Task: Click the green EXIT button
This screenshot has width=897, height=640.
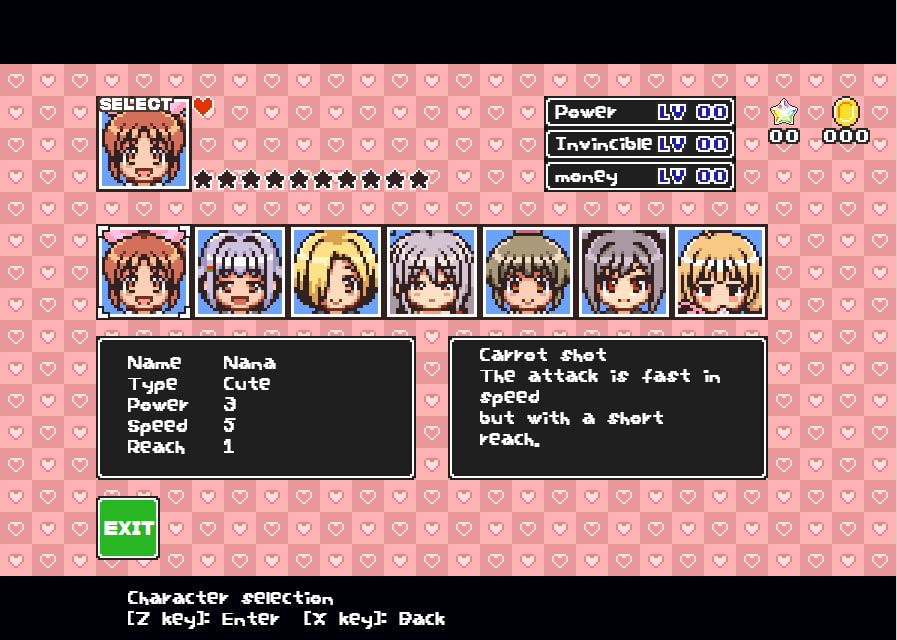Action: click(x=128, y=527)
